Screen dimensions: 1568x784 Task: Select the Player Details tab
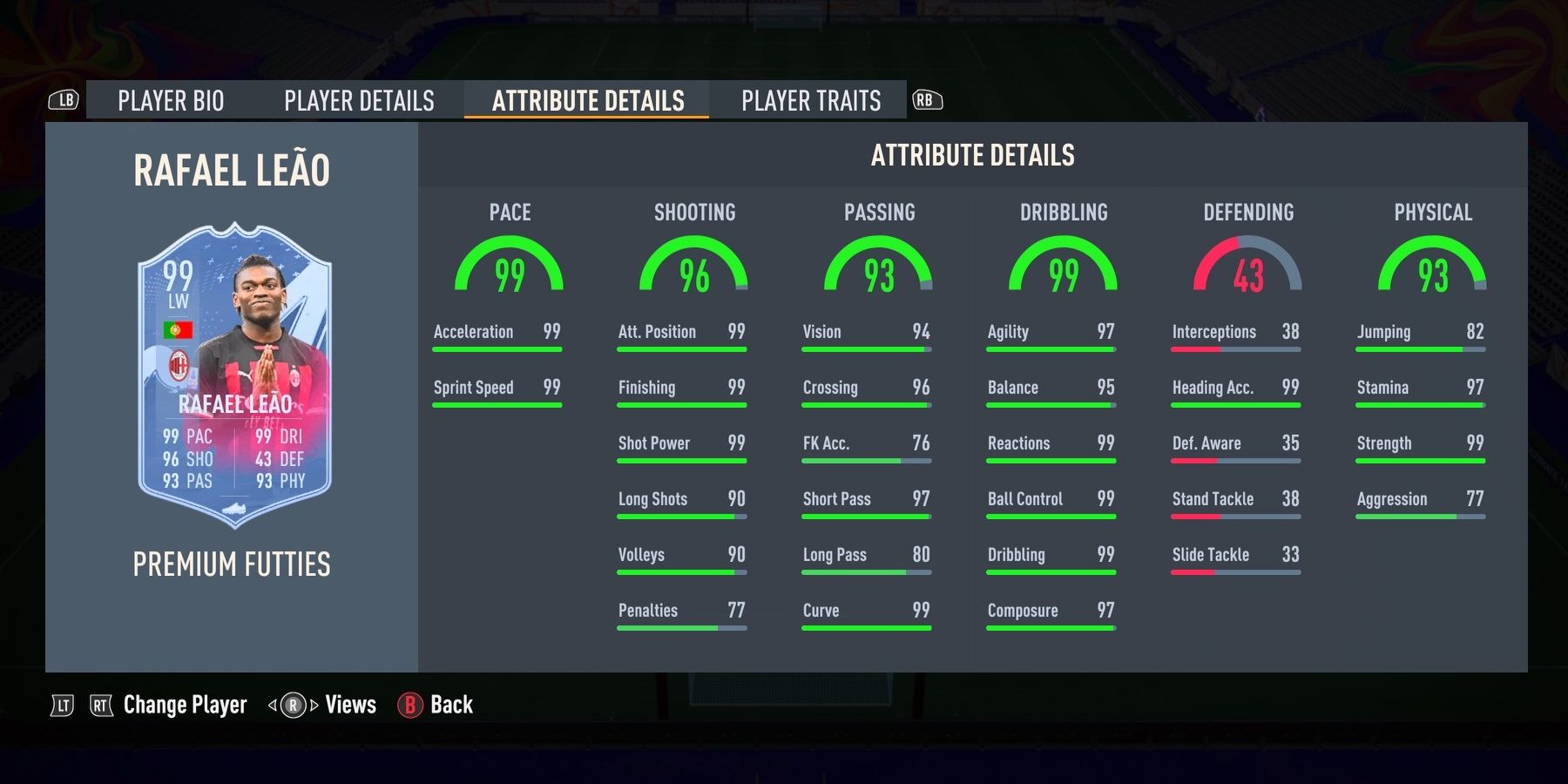[x=358, y=100]
